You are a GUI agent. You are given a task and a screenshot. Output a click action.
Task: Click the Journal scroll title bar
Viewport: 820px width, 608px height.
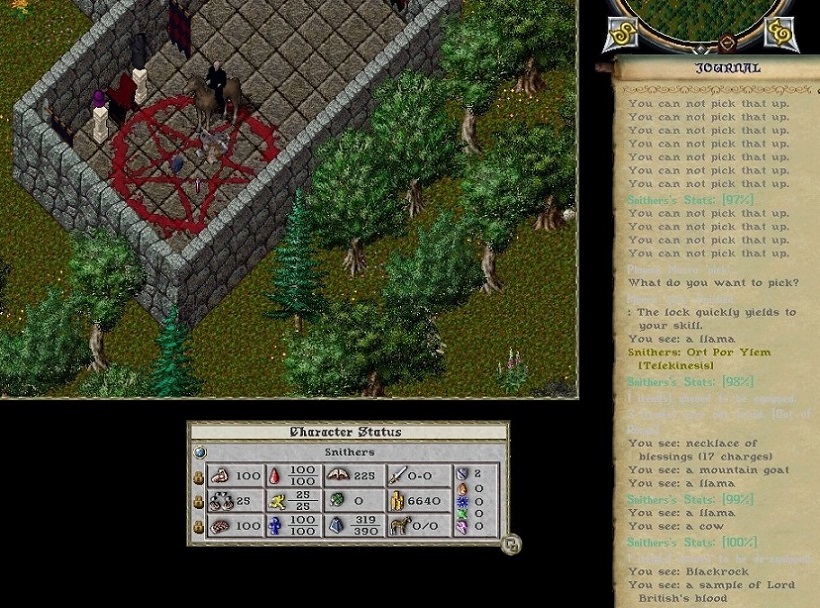pyautogui.click(x=727, y=68)
